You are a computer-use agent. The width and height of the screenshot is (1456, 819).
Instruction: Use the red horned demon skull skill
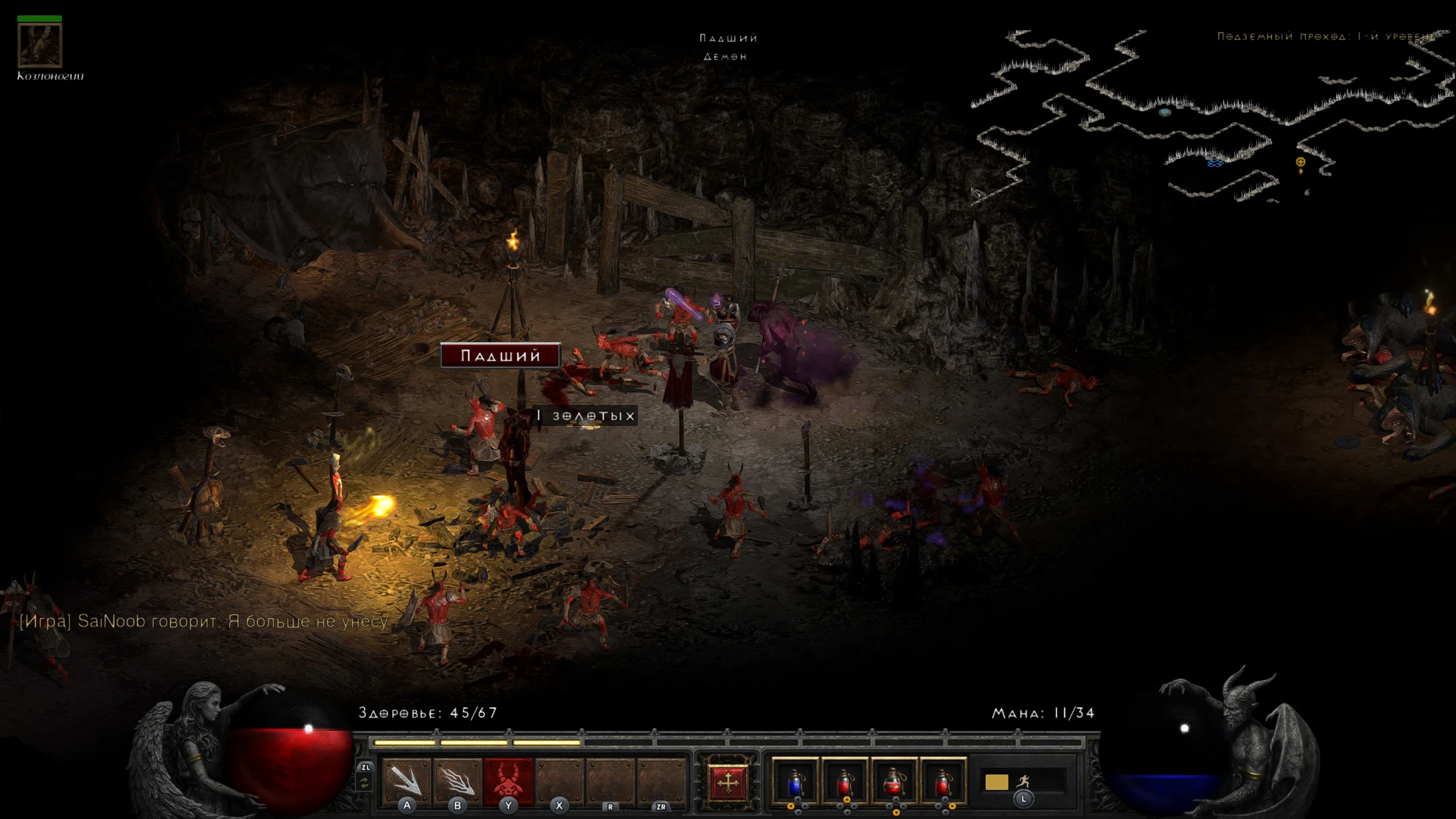pos(508,781)
